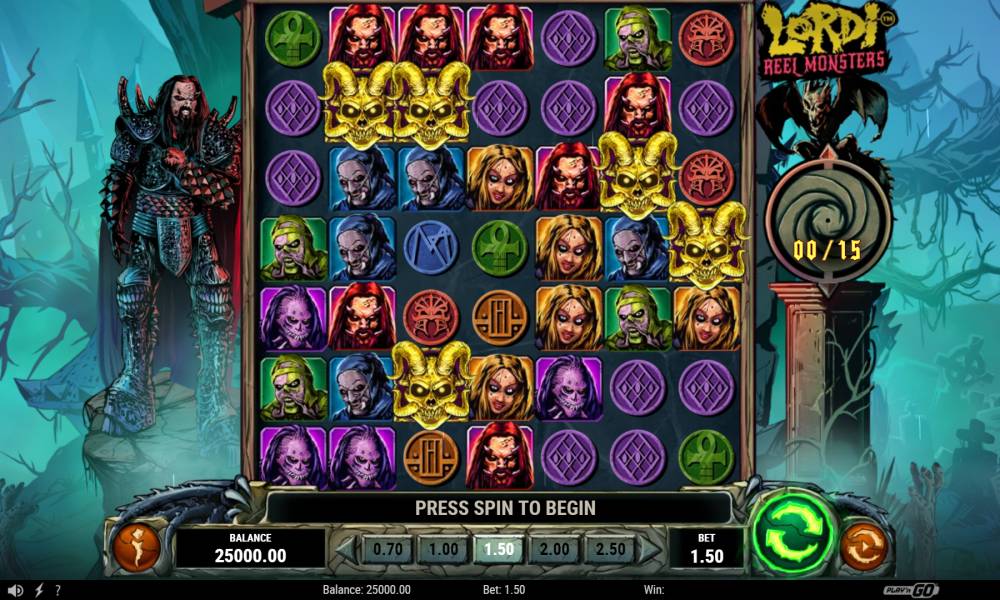
Task: Open the orange auto-play button
Action: pyautogui.click(x=863, y=546)
